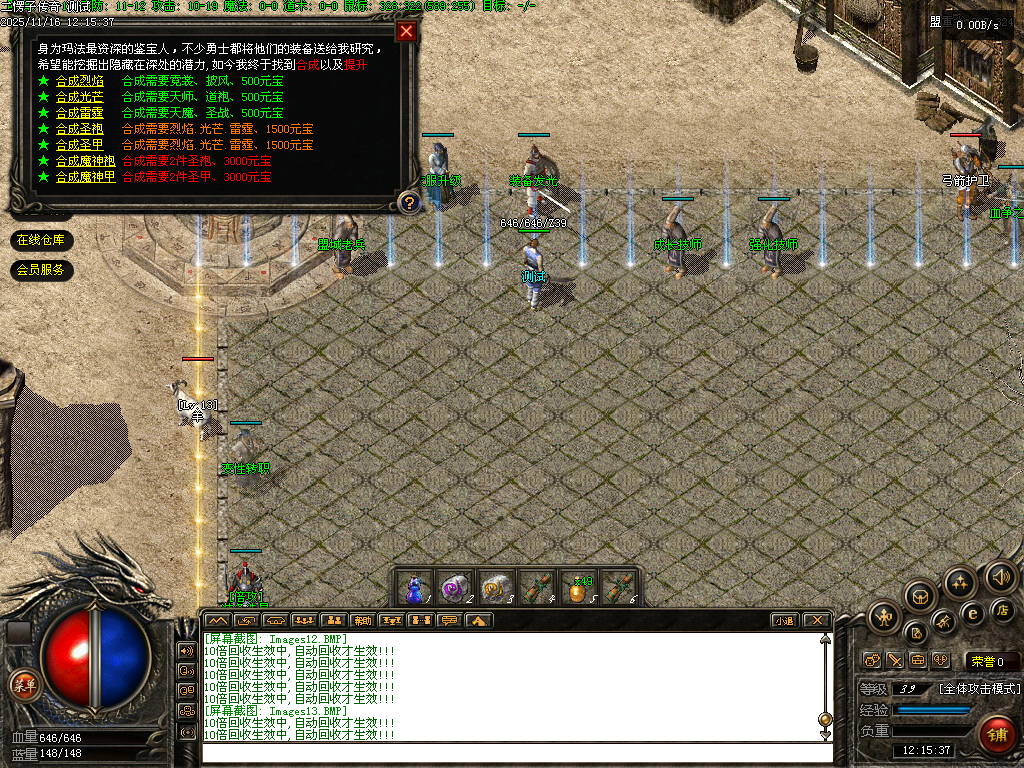Select the 合成圣甲 option
1024x768 pixels.
[79, 145]
